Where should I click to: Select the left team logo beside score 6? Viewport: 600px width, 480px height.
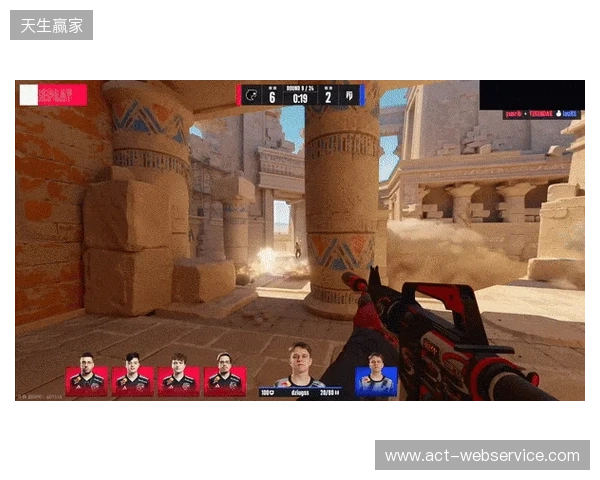pyautogui.click(x=252, y=95)
